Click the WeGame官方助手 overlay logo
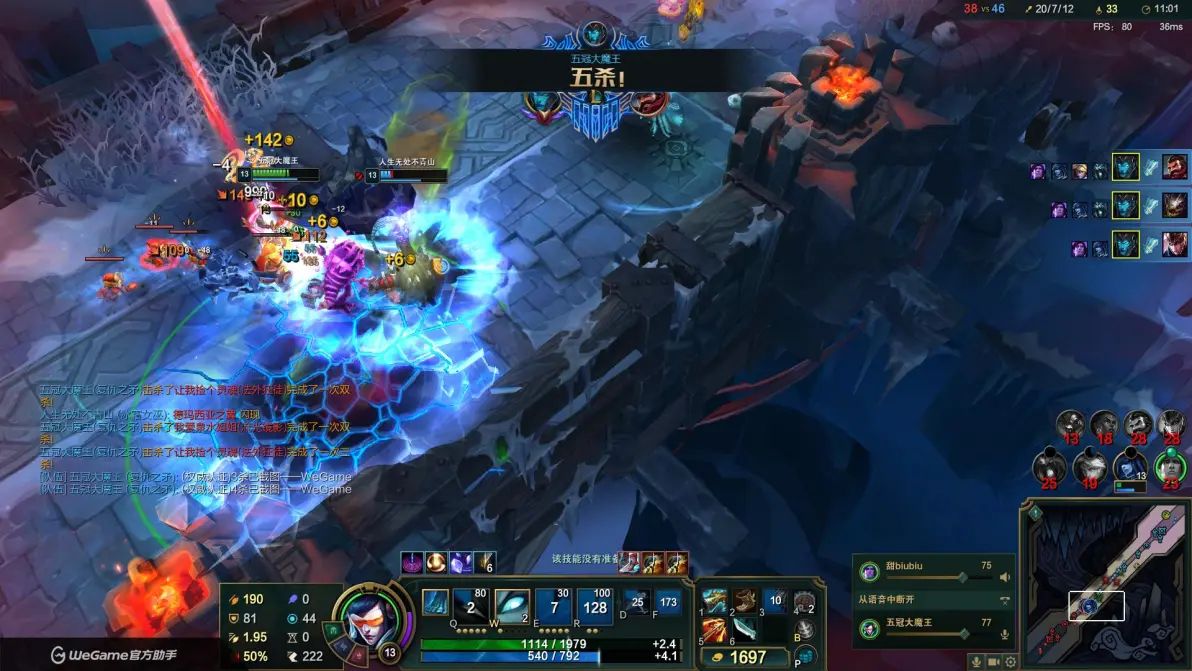 [x=100, y=656]
